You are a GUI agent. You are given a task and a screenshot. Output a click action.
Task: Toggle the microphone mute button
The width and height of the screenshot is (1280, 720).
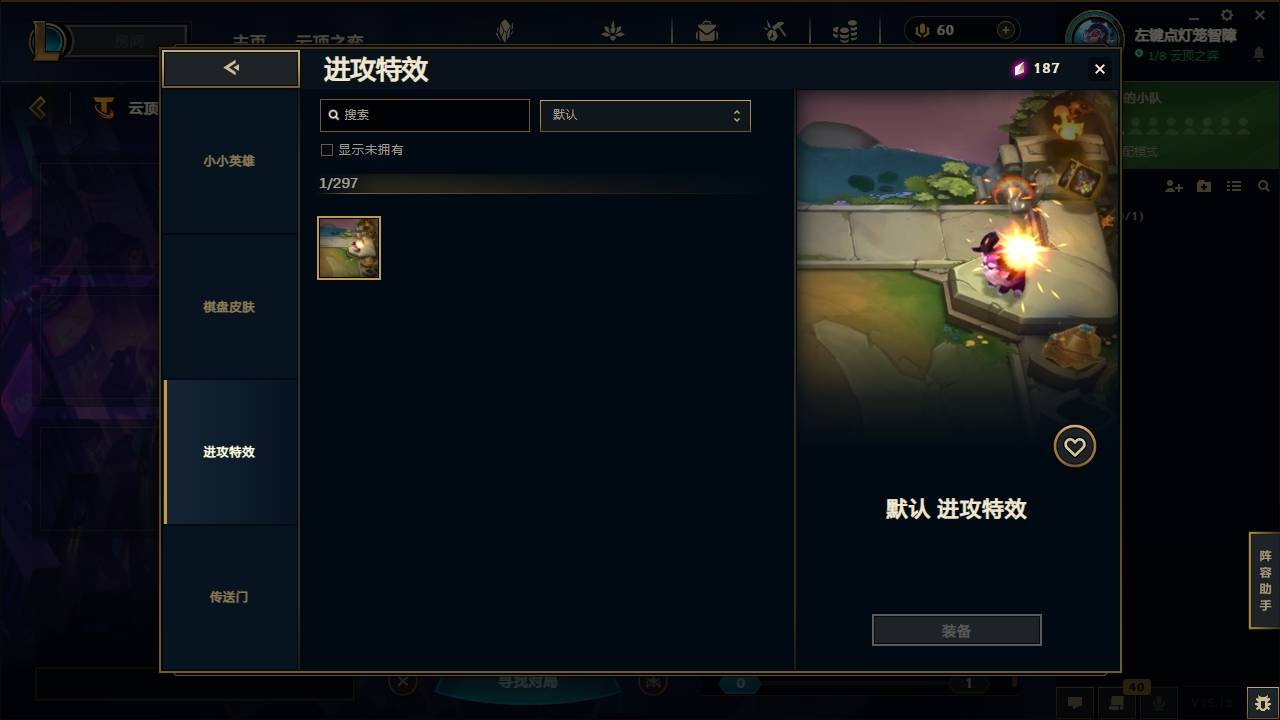pyautogui.click(x=1159, y=704)
